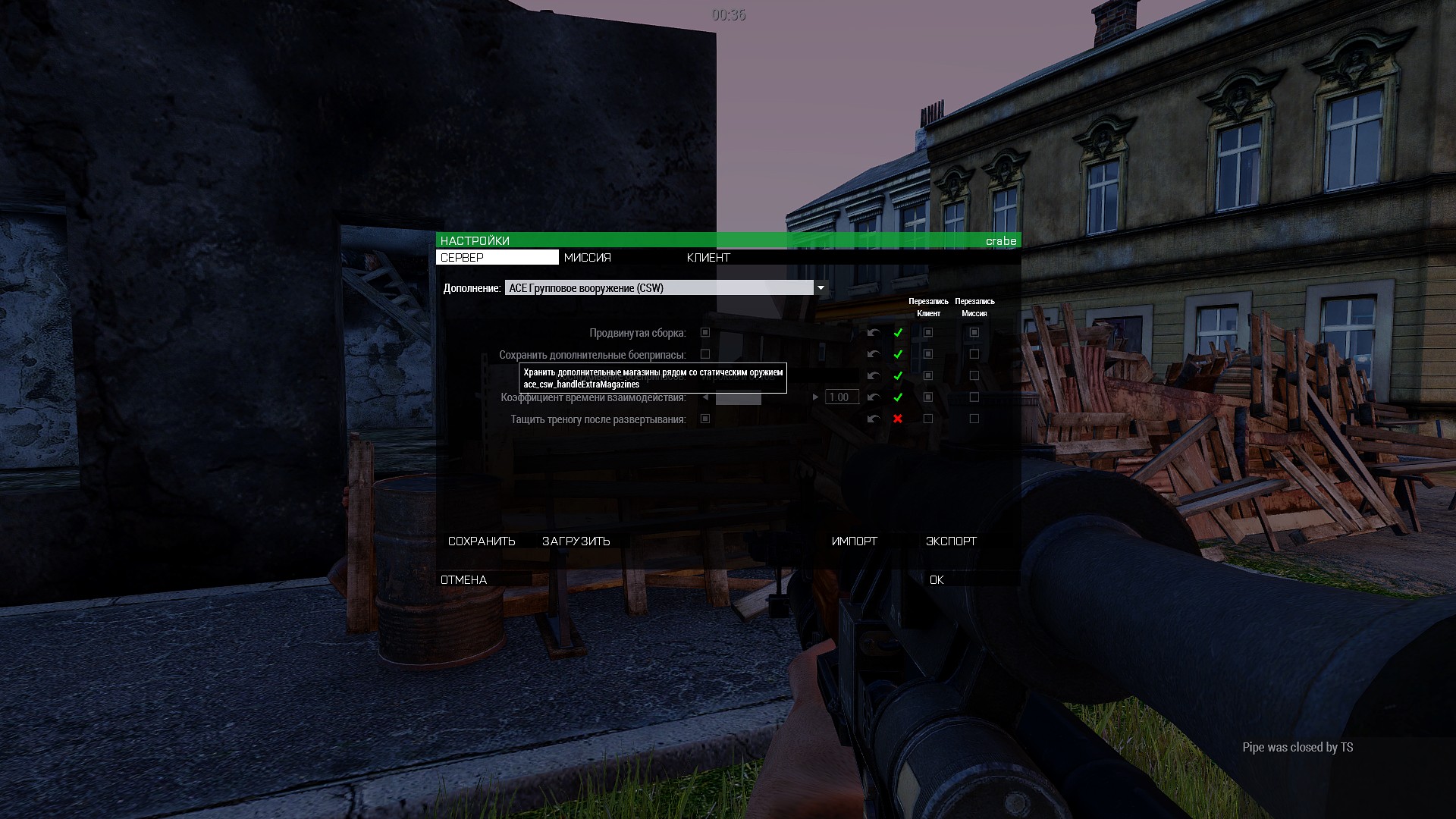The width and height of the screenshot is (1456, 819).
Task: Click the Загрузить button
Action: [576, 541]
